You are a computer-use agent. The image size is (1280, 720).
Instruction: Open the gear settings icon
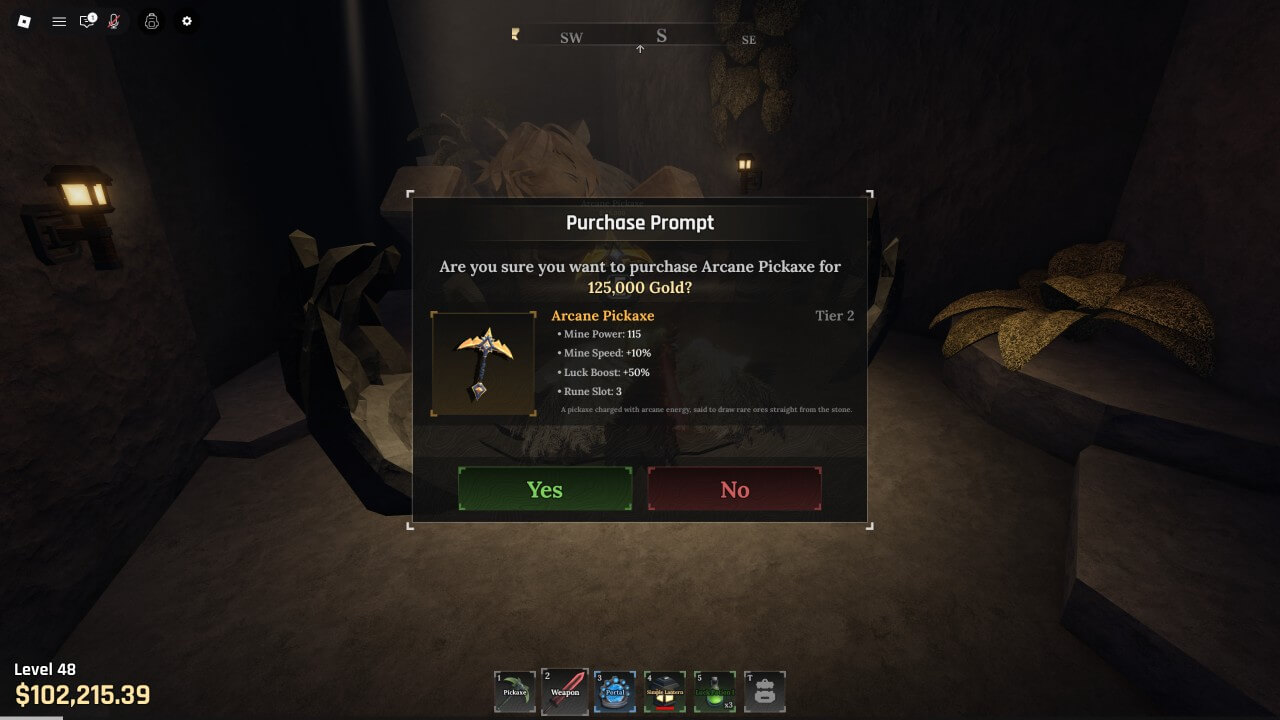[186, 21]
